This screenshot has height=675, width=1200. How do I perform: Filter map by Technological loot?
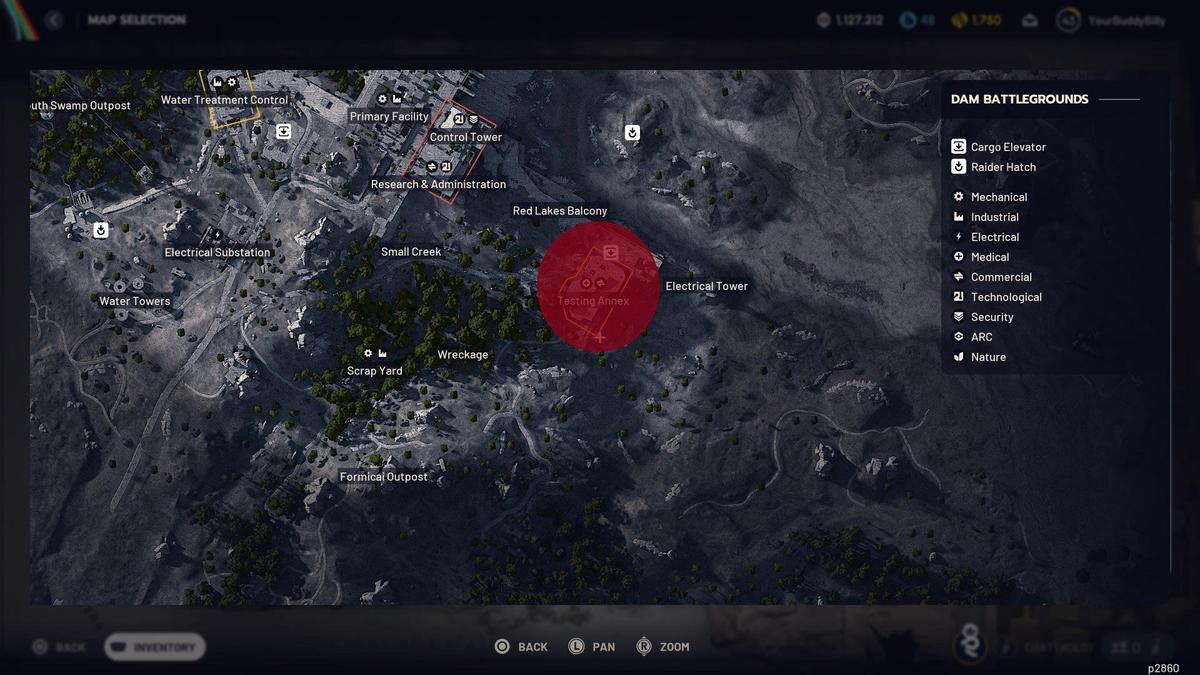[x=1005, y=297]
